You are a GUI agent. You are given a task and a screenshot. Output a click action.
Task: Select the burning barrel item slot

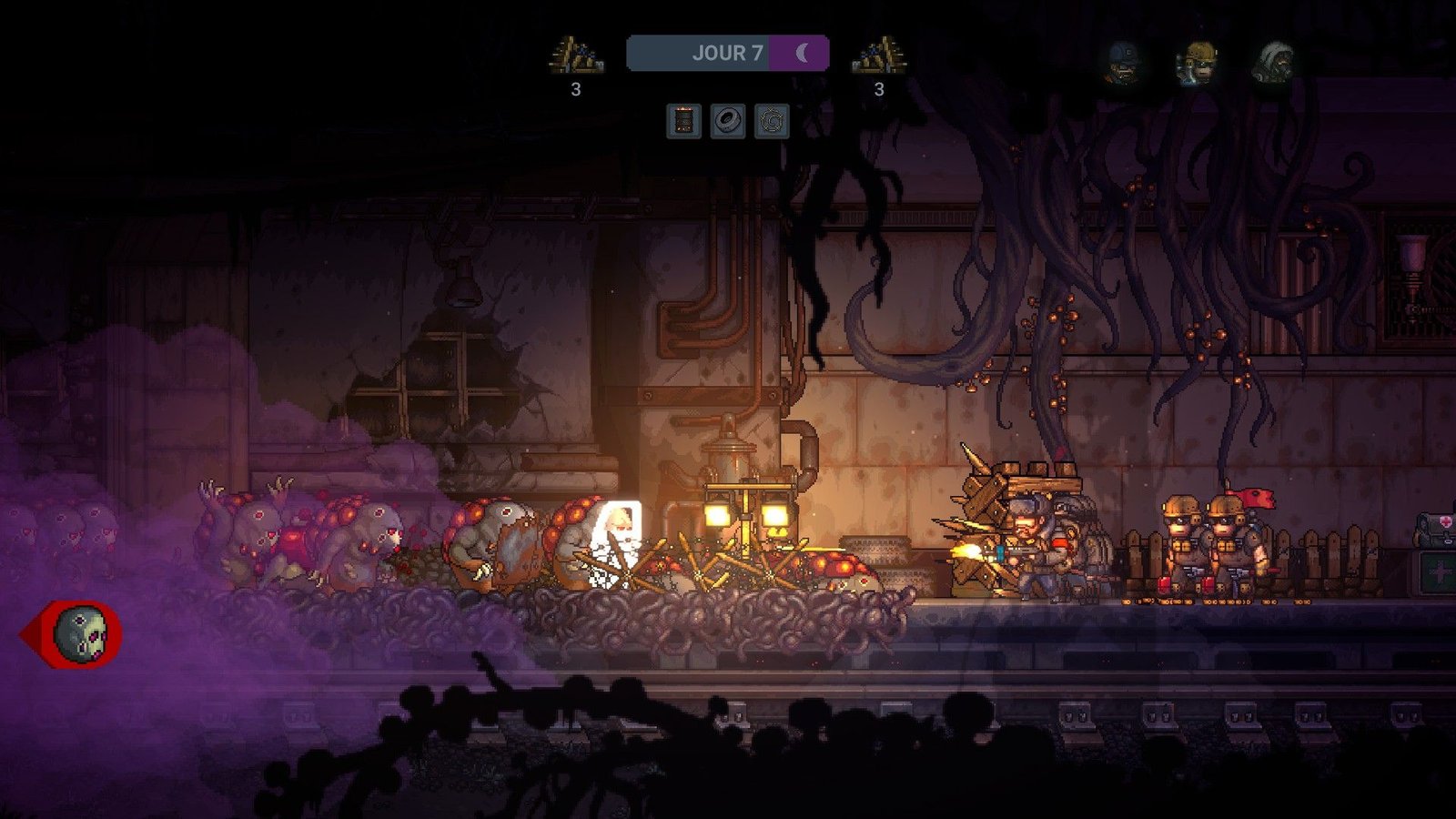[683, 121]
